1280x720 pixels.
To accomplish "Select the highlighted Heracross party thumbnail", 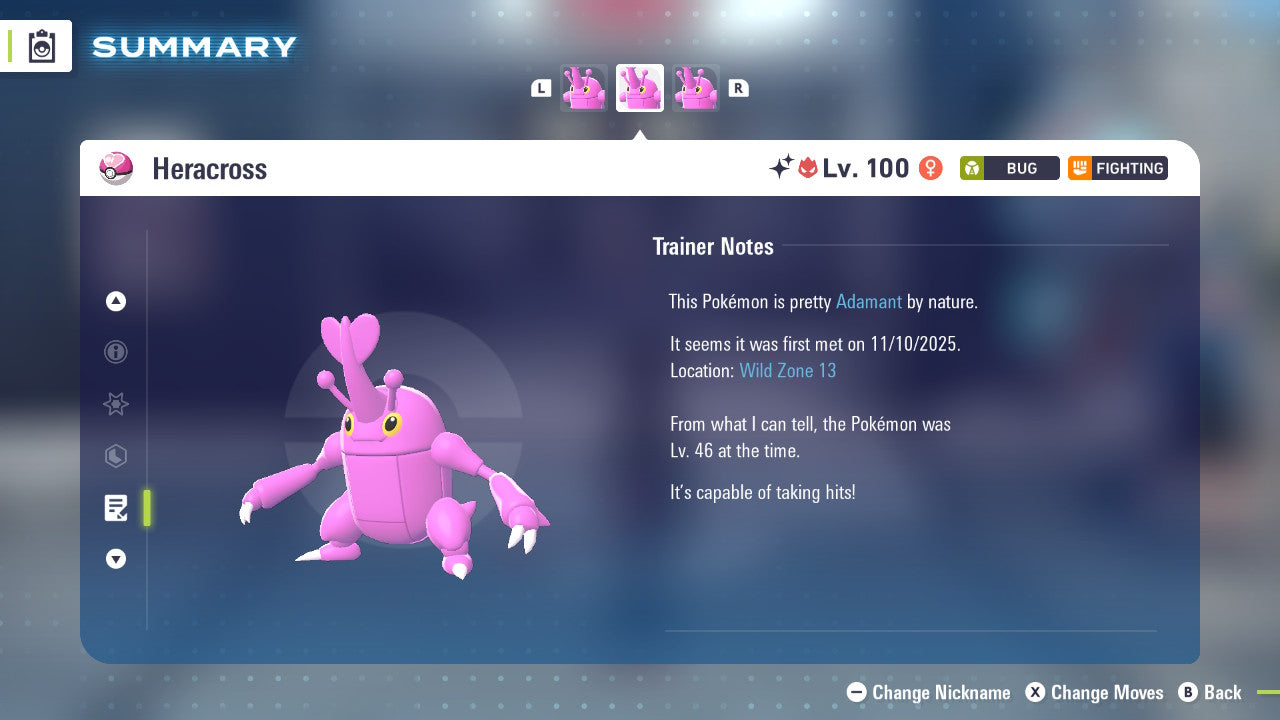I will [x=639, y=87].
